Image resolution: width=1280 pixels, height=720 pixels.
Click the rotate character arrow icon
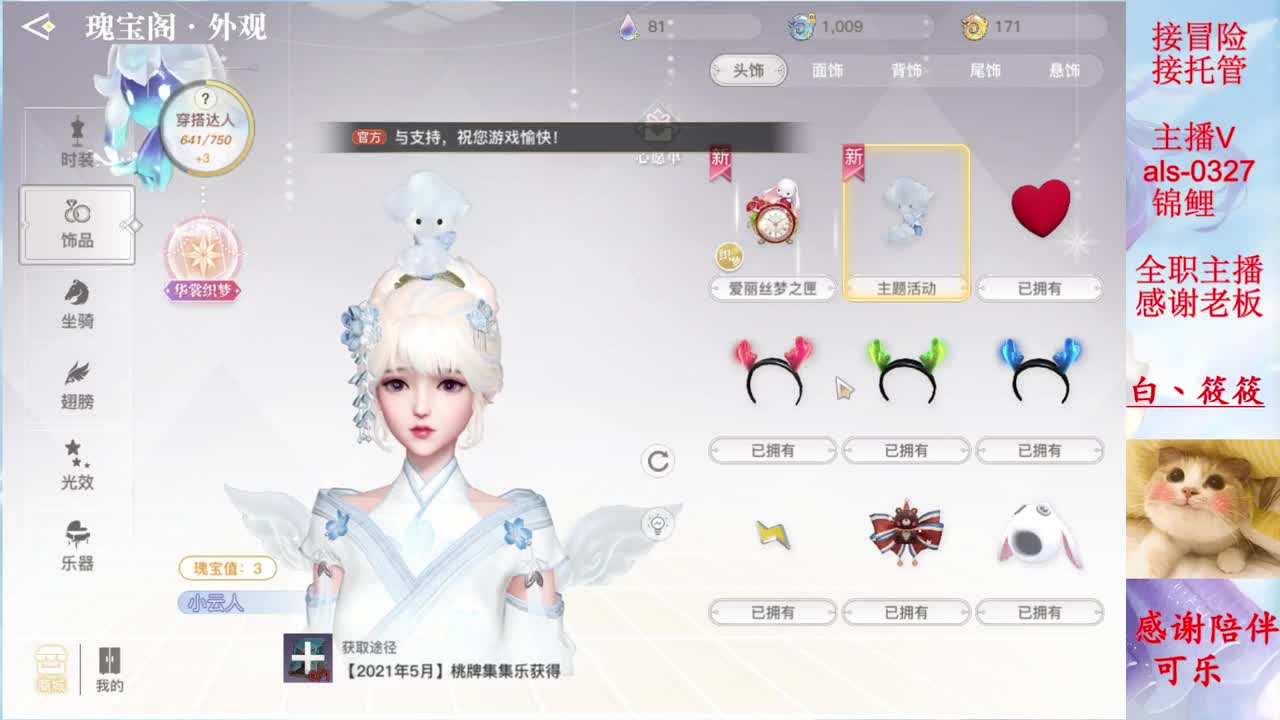click(x=658, y=462)
